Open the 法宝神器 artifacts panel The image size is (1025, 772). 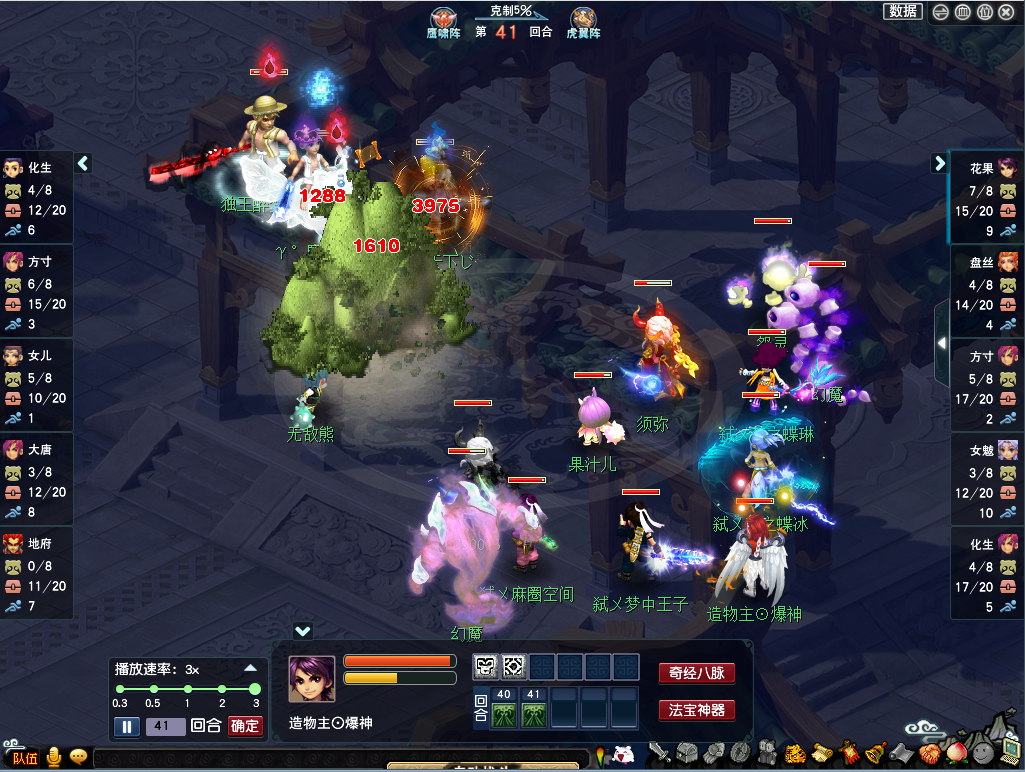point(696,711)
